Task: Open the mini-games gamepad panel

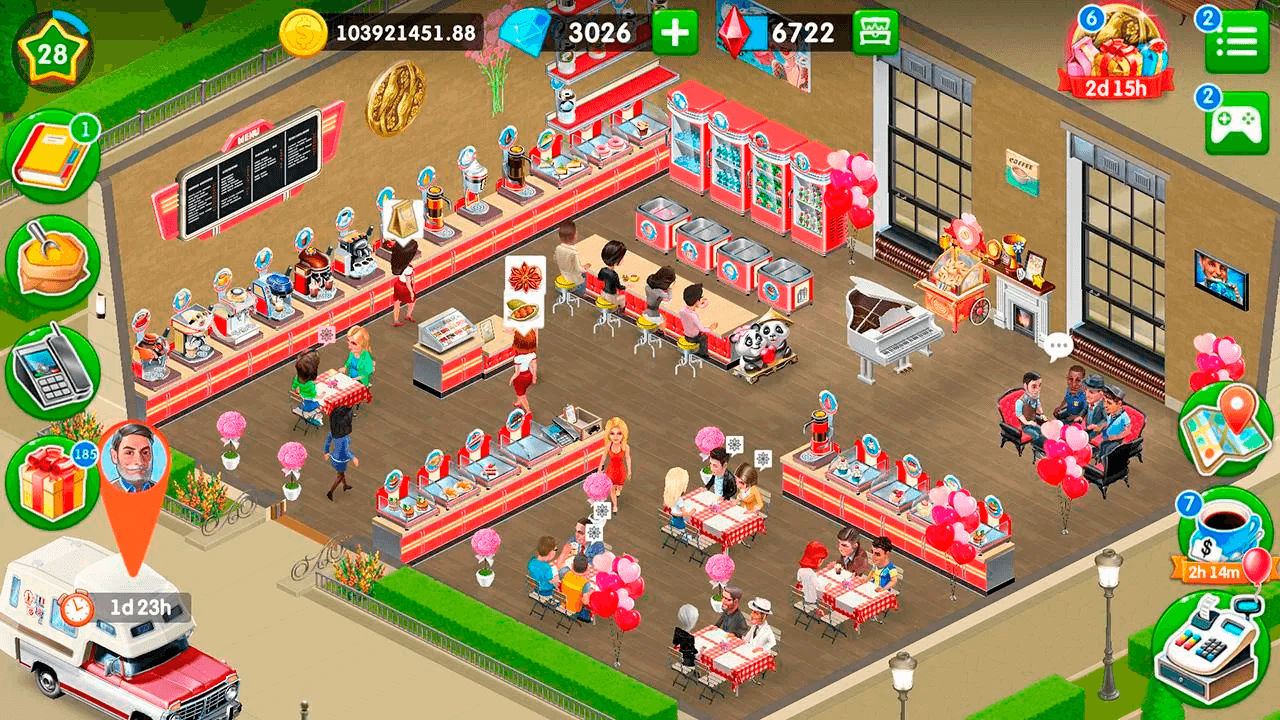Action: [x=1240, y=122]
